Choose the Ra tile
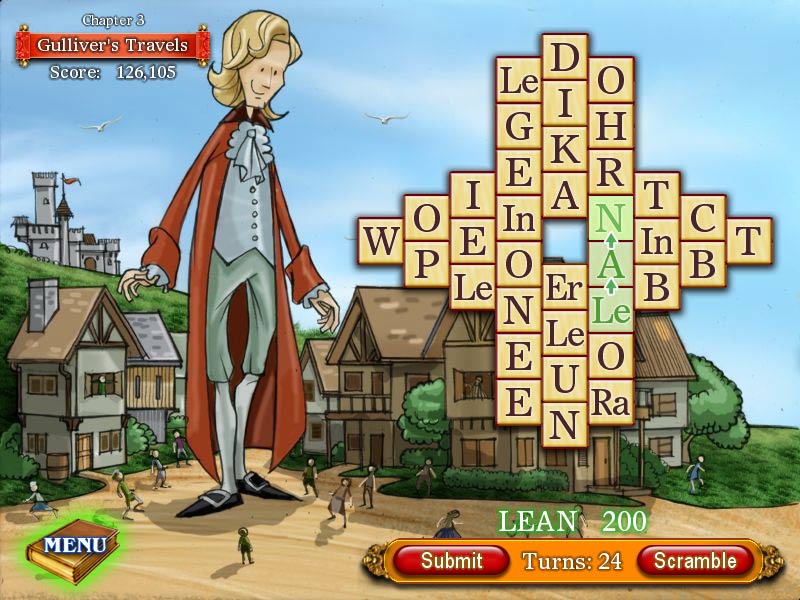Screen dimensions: 800x600 [x=611, y=402]
